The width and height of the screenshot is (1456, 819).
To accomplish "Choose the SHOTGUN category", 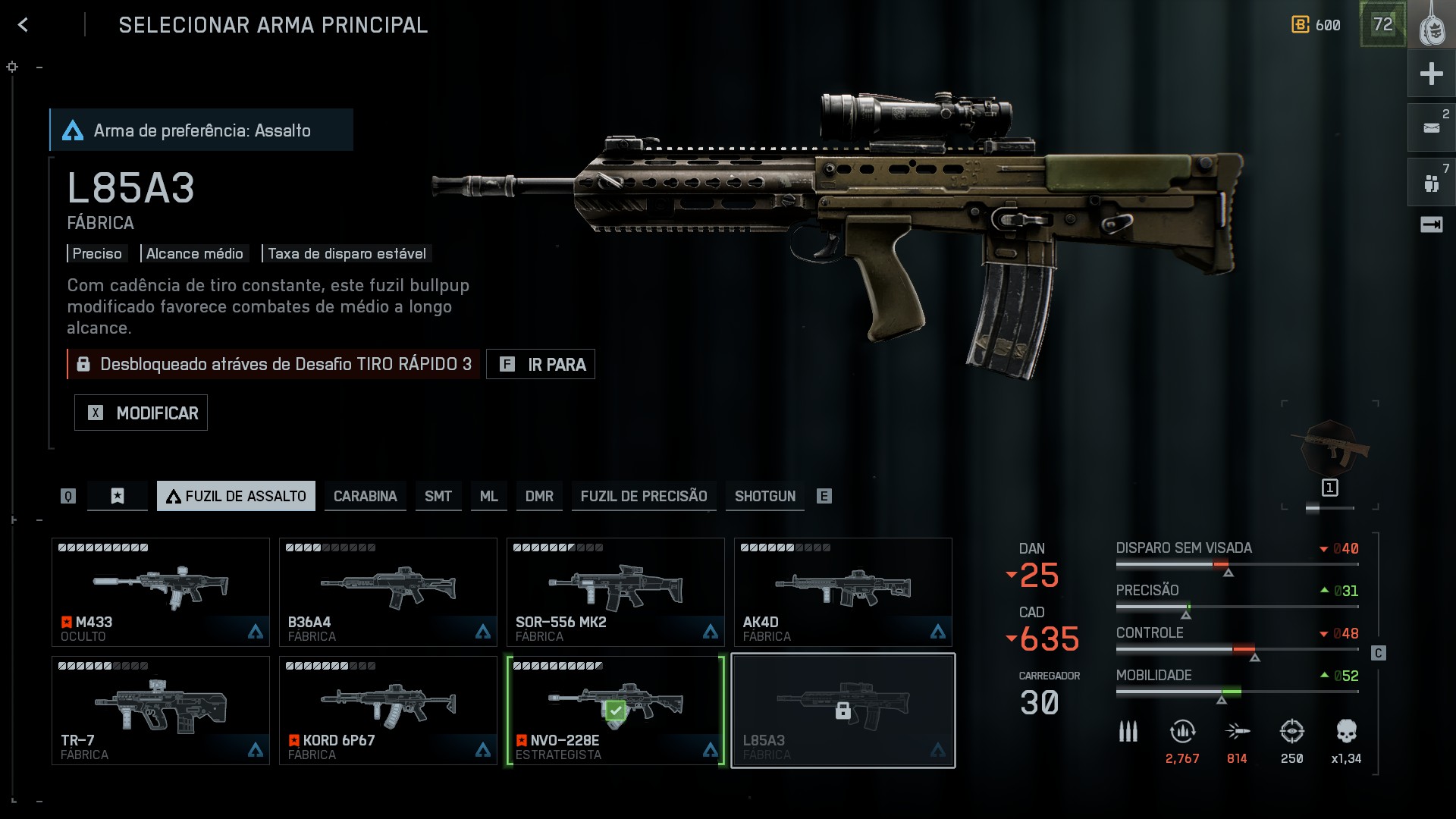I will (x=764, y=496).
